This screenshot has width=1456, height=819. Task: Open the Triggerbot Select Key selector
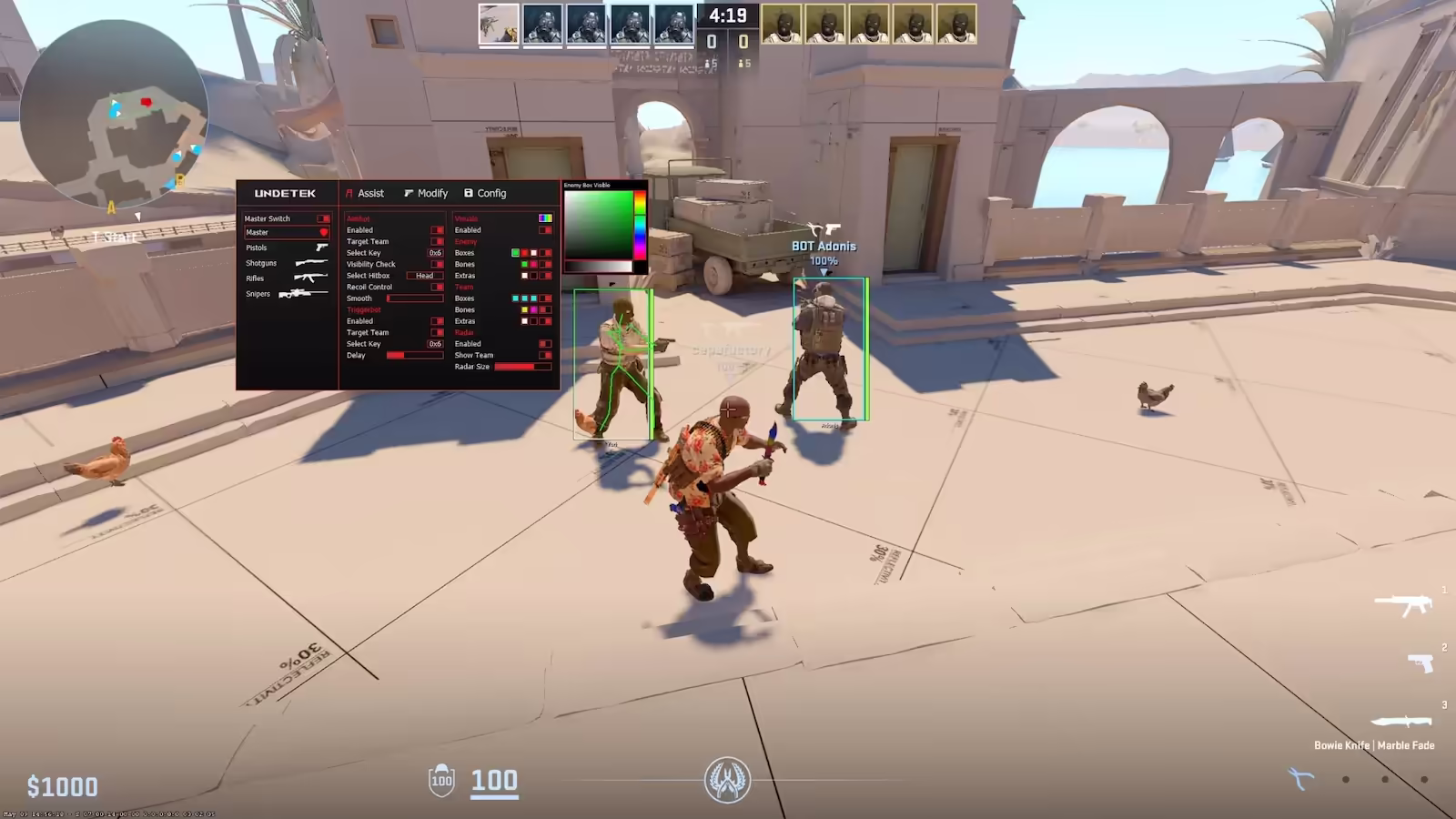click(x=435, y=344)
